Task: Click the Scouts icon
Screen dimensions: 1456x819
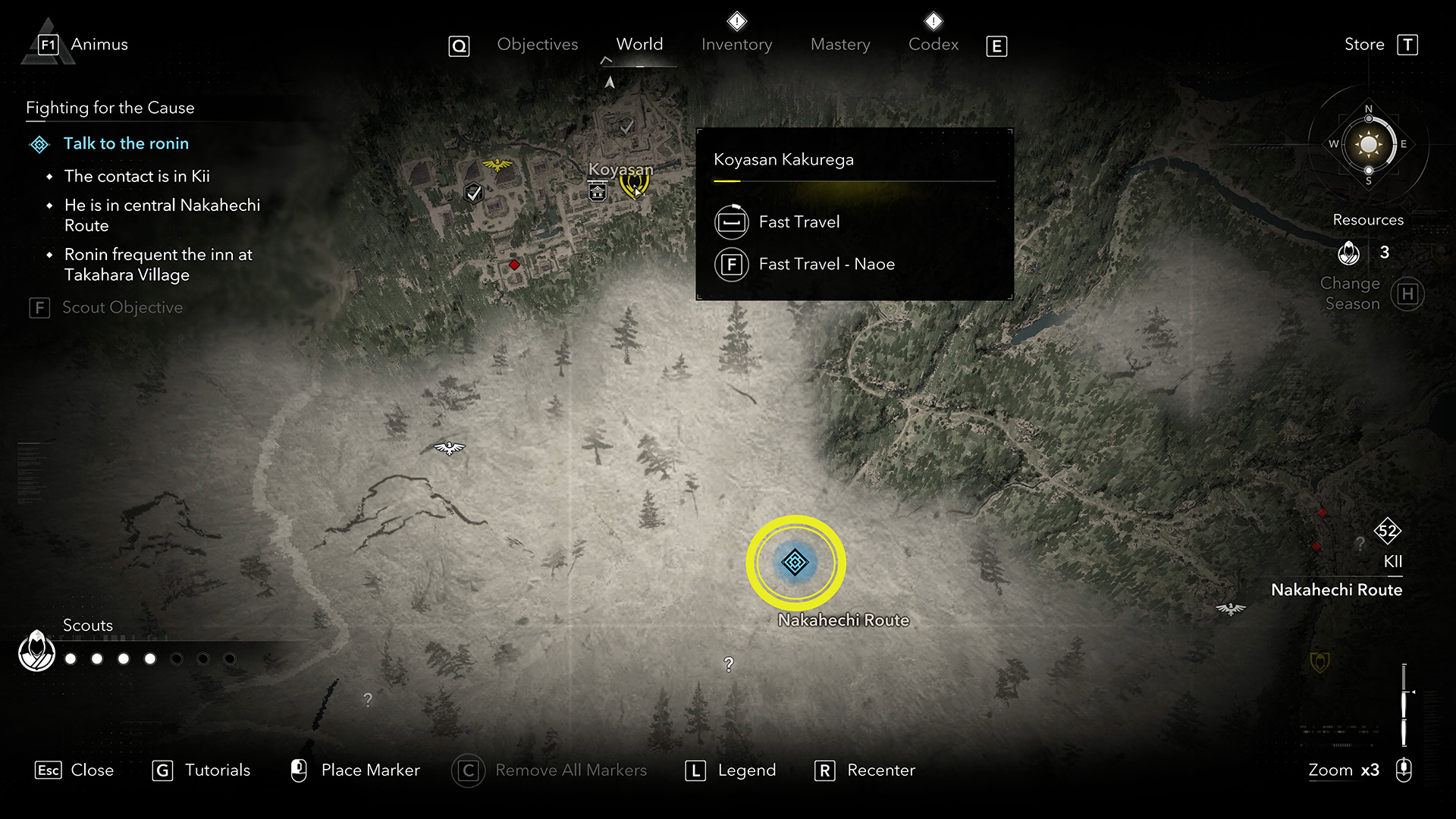Action: tap(36, 651)
